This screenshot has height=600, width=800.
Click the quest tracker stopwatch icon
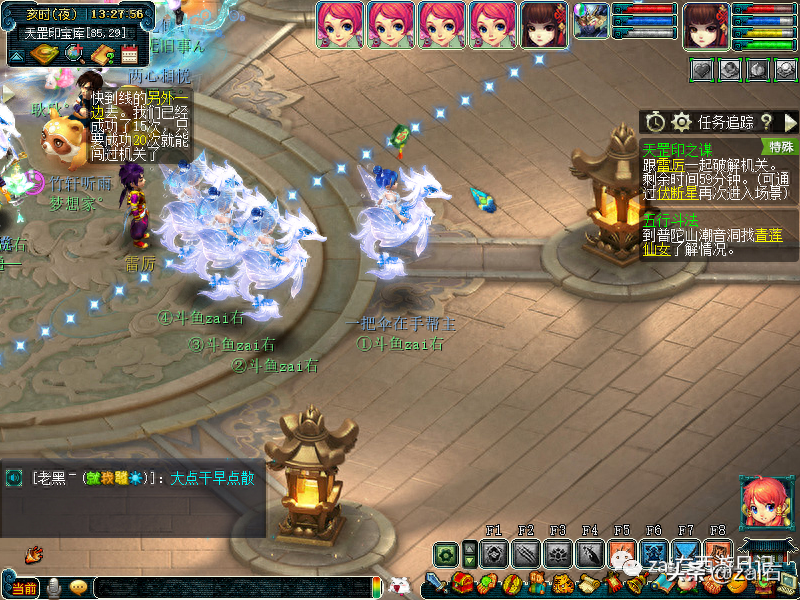(x=655, y=122)
